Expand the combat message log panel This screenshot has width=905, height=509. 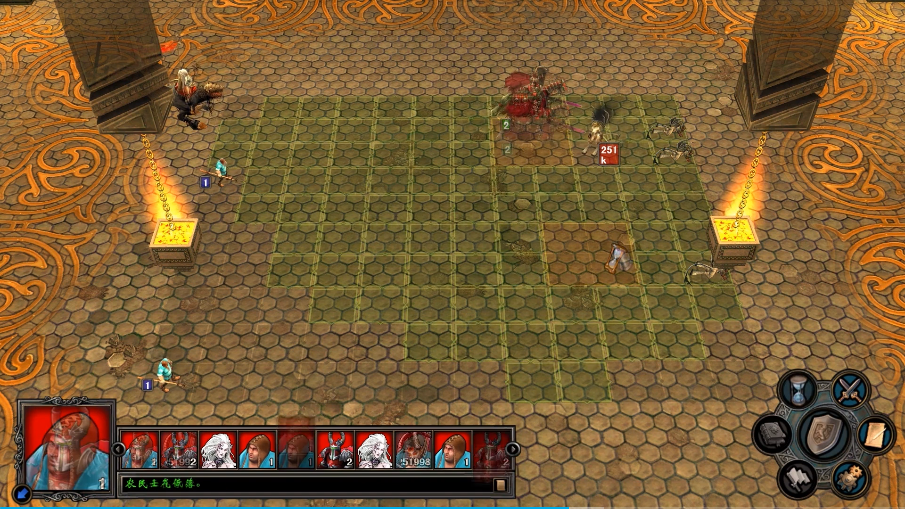501,485
